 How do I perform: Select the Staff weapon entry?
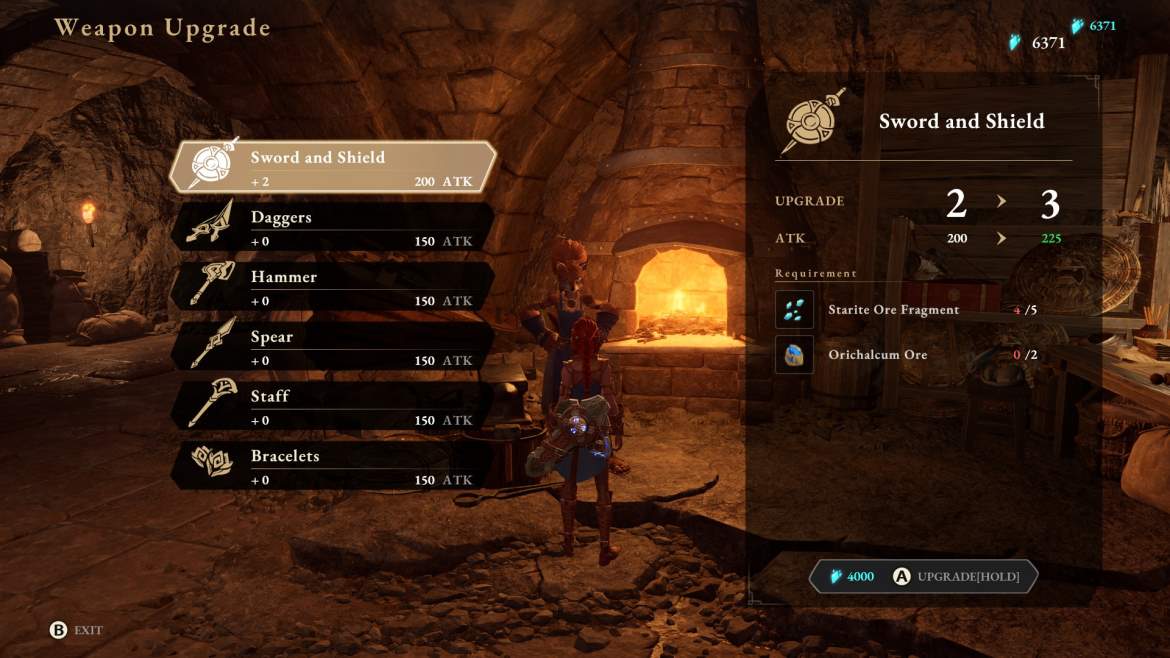point(332,407)
